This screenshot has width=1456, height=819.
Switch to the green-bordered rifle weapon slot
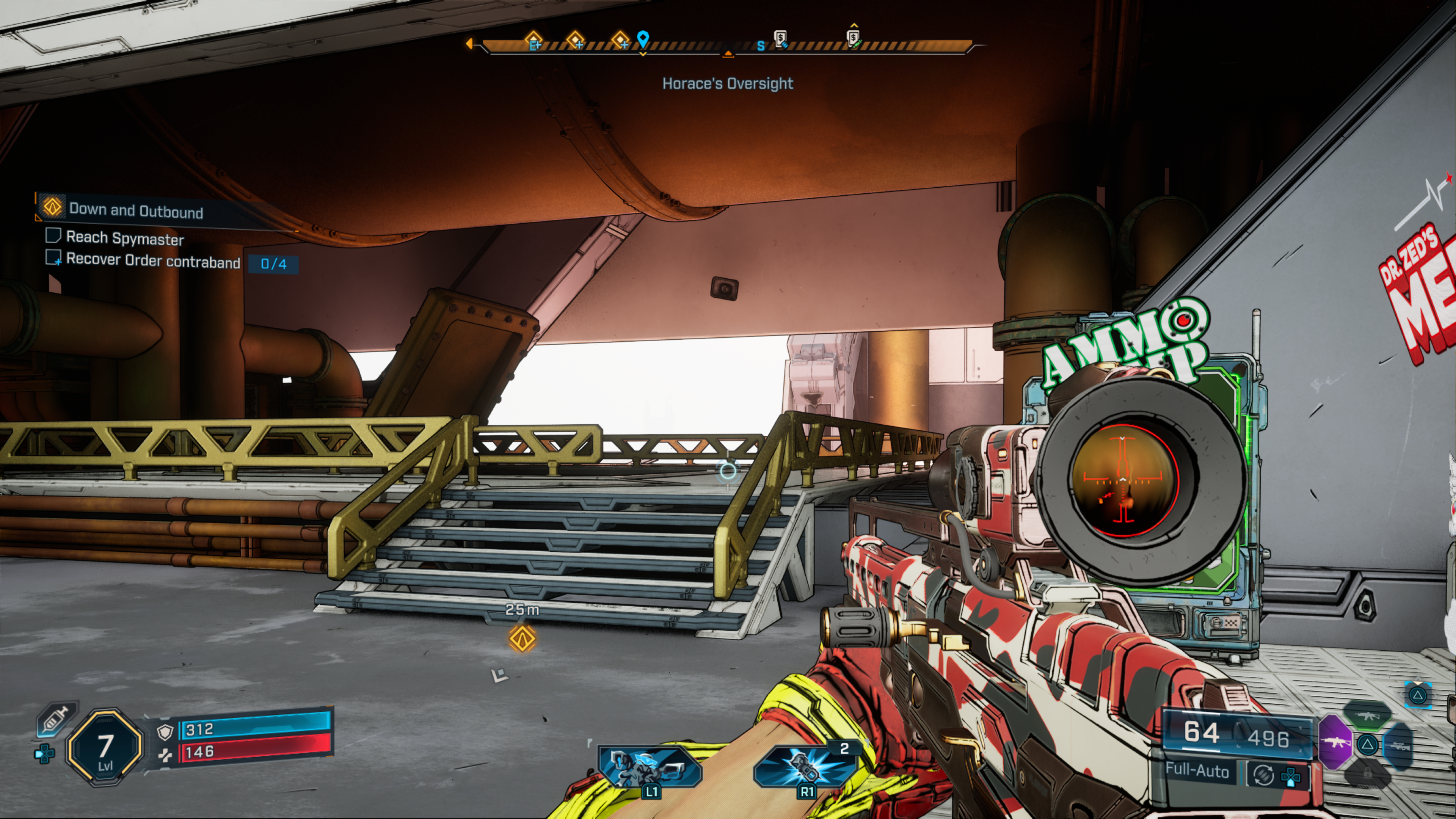(x=1367, y=716)
